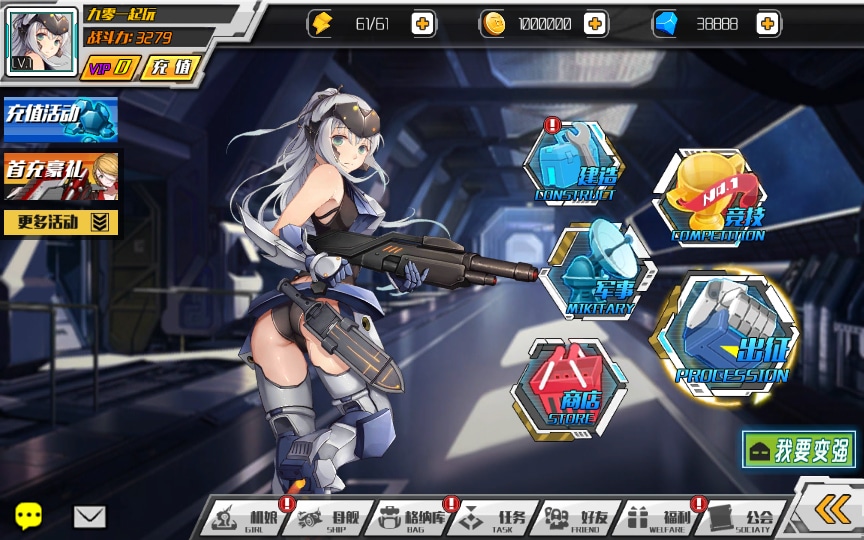The width and height of the screenshot is (864, 540).
Task: Visit the Store
Action: (x=564, y=389)
